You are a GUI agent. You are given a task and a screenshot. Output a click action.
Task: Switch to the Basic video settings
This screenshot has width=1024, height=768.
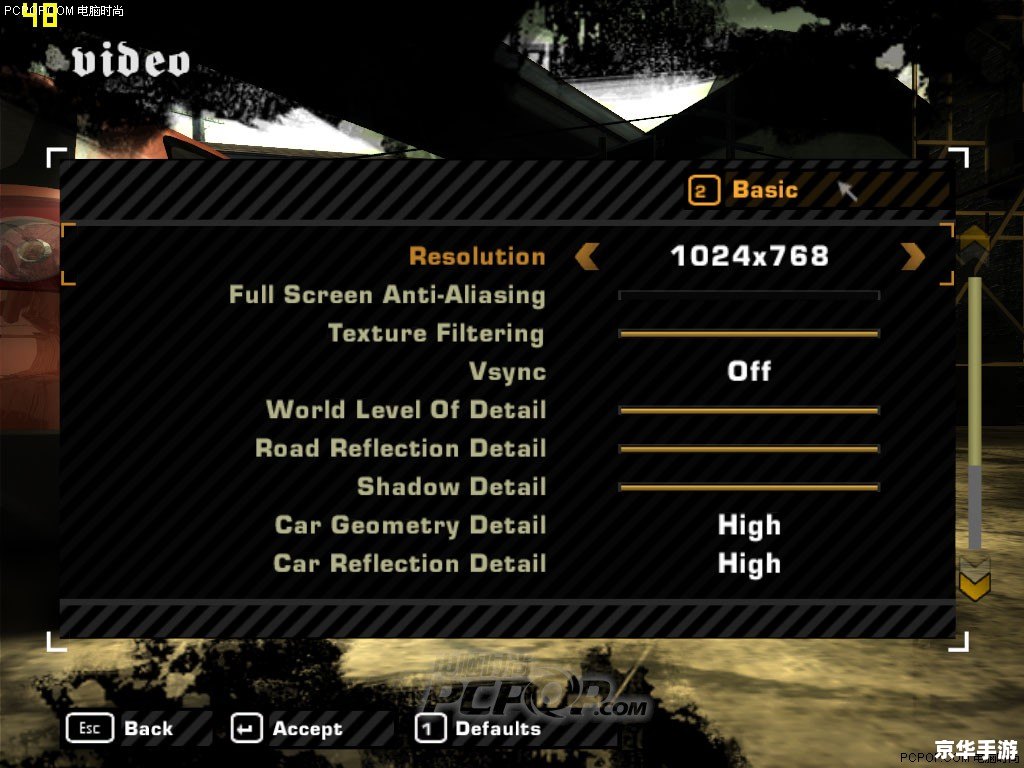[744, 190]
